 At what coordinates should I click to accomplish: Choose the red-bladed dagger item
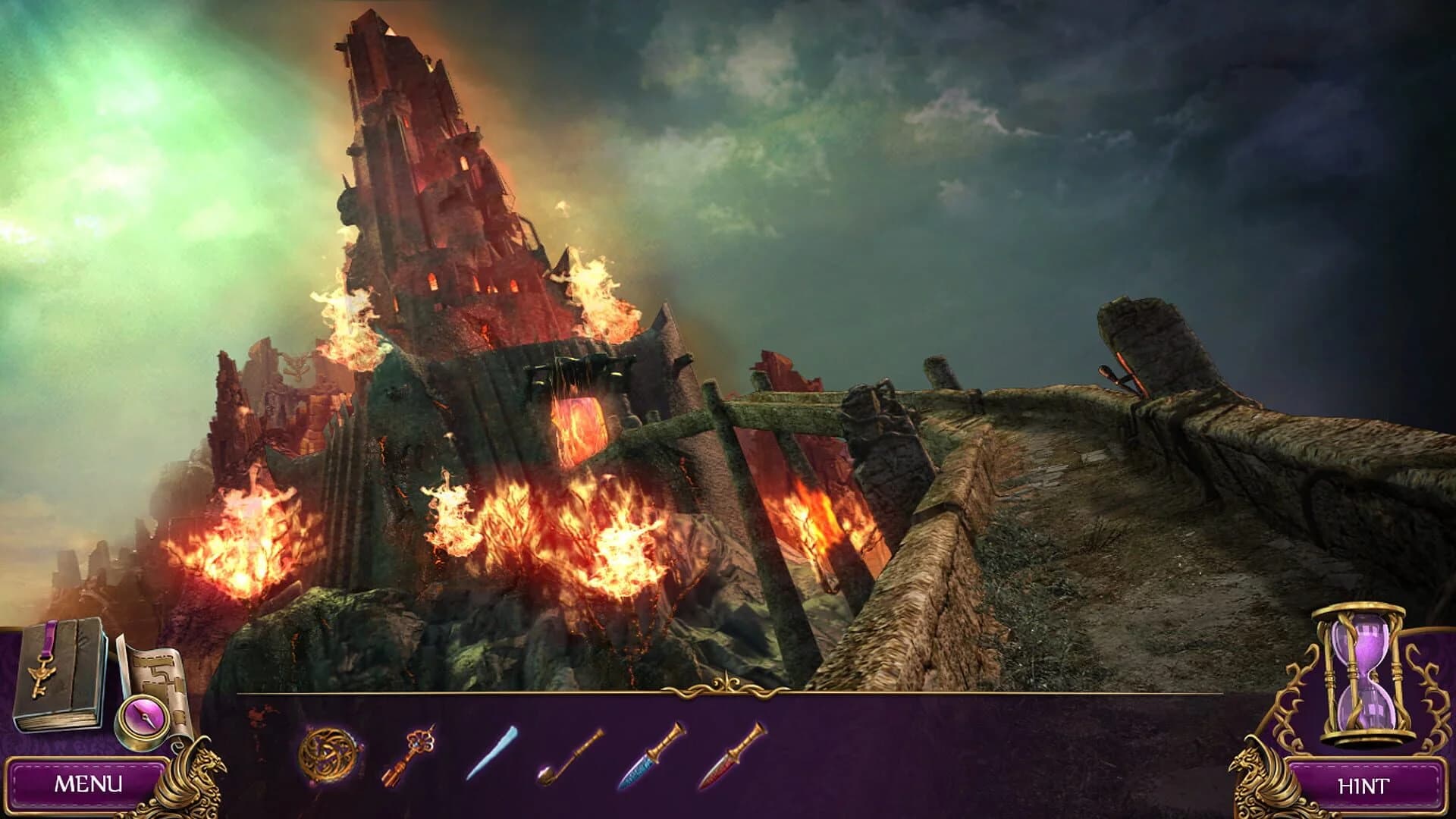(732, 758)
